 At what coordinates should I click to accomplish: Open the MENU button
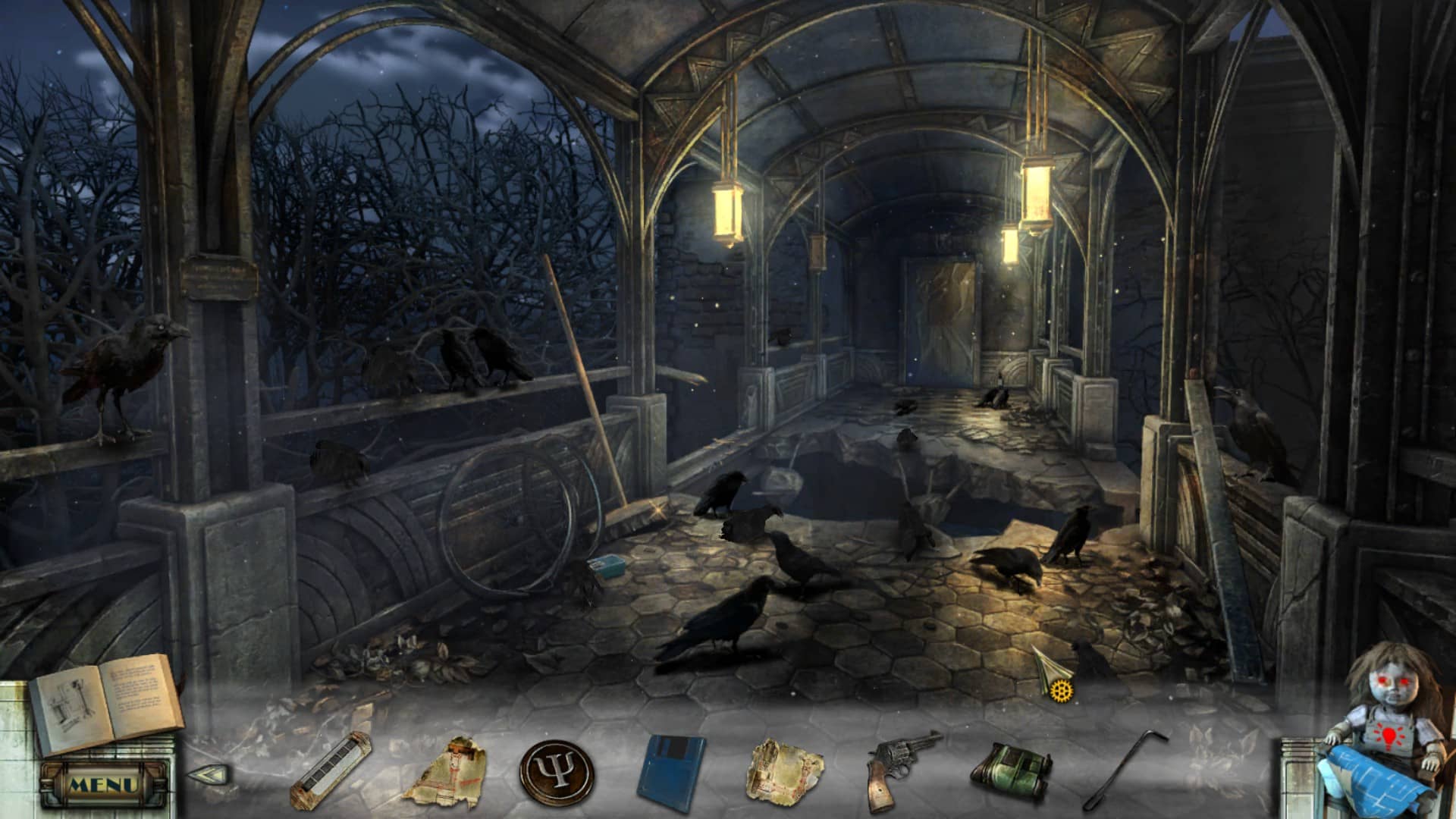pyautogui.click(x=103, y=784)
